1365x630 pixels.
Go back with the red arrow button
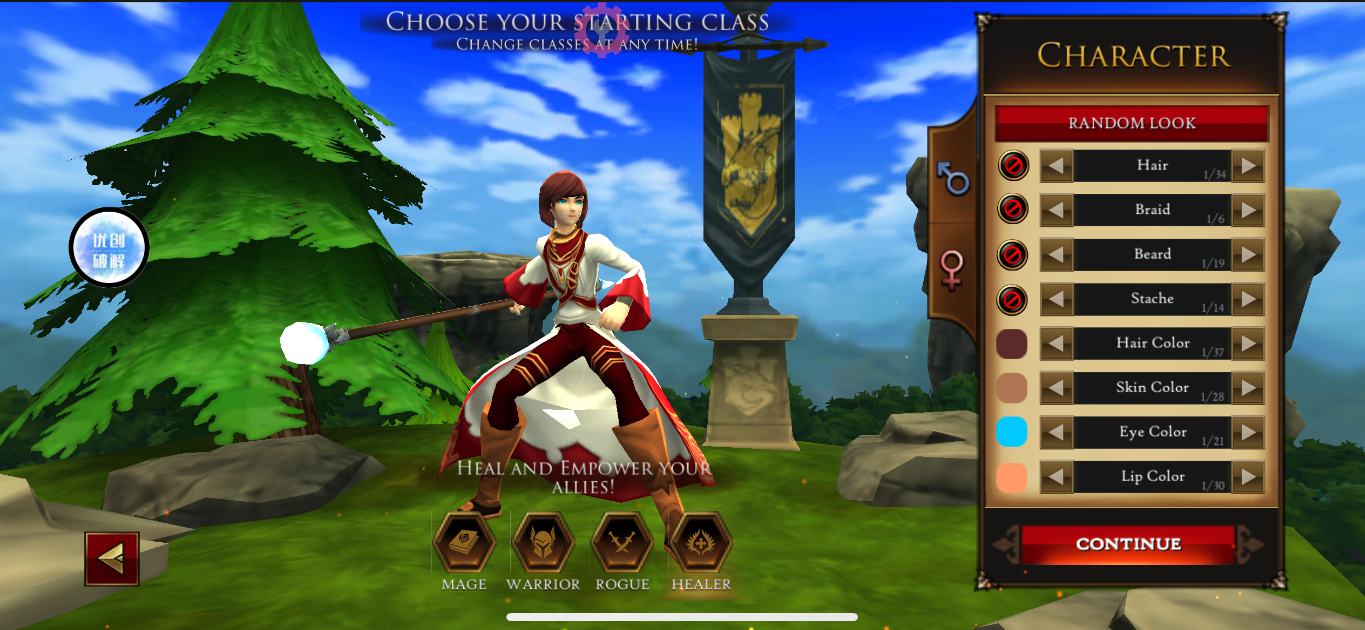(112, 558)
